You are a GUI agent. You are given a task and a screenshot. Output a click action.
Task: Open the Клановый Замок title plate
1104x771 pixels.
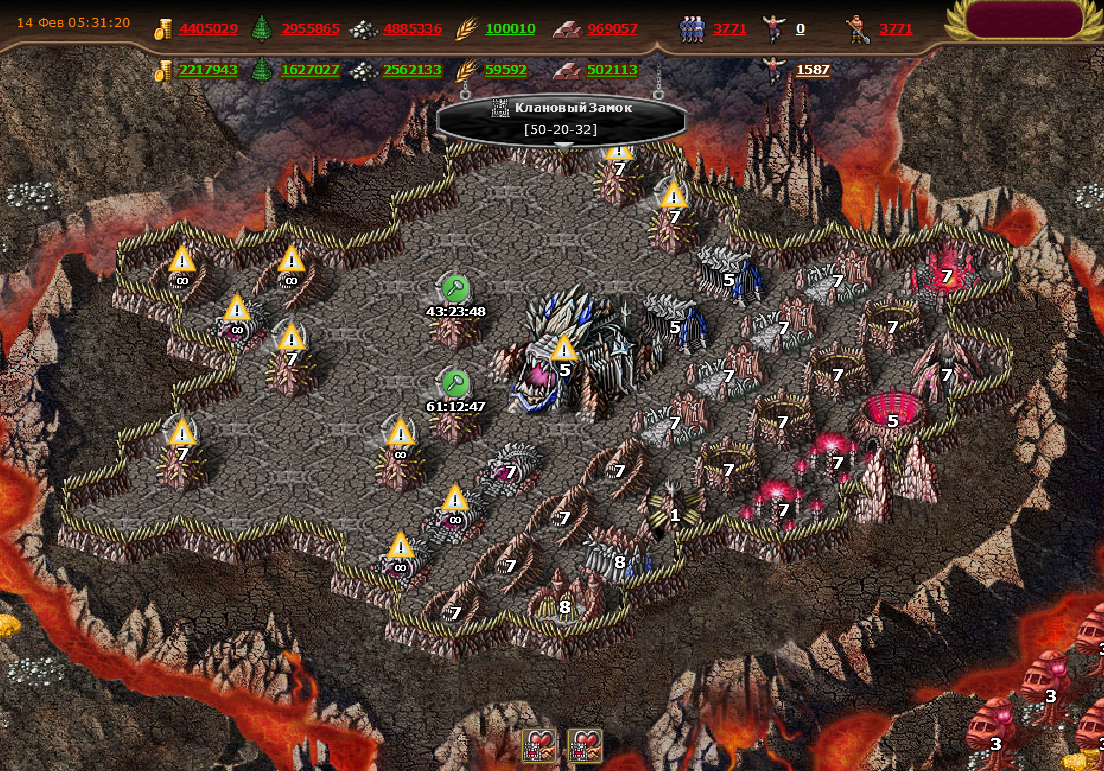coord(561,117)
